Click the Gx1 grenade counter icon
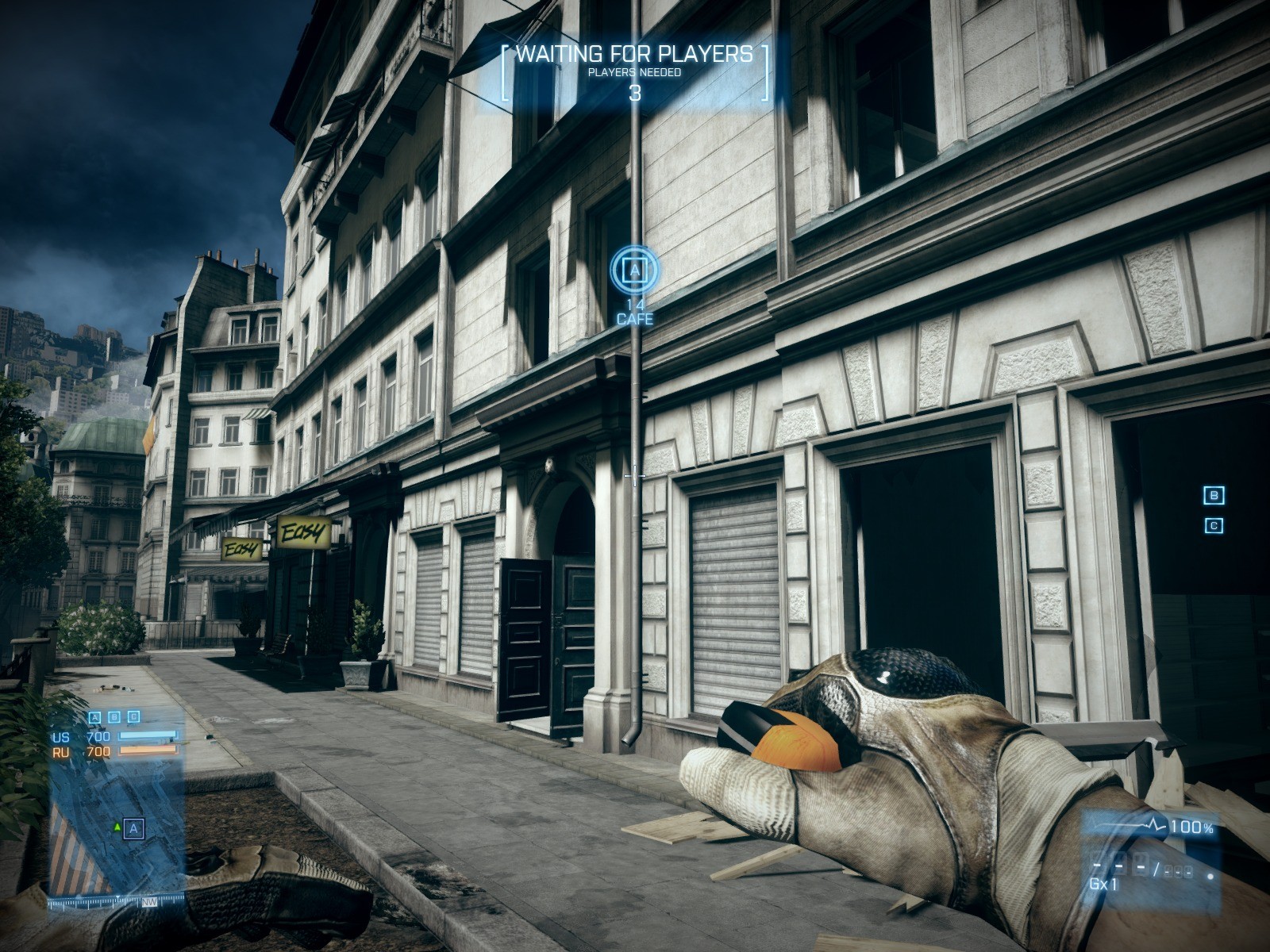The width and height of the screenshot is (1270, 952). click(x=1103, y=882)
